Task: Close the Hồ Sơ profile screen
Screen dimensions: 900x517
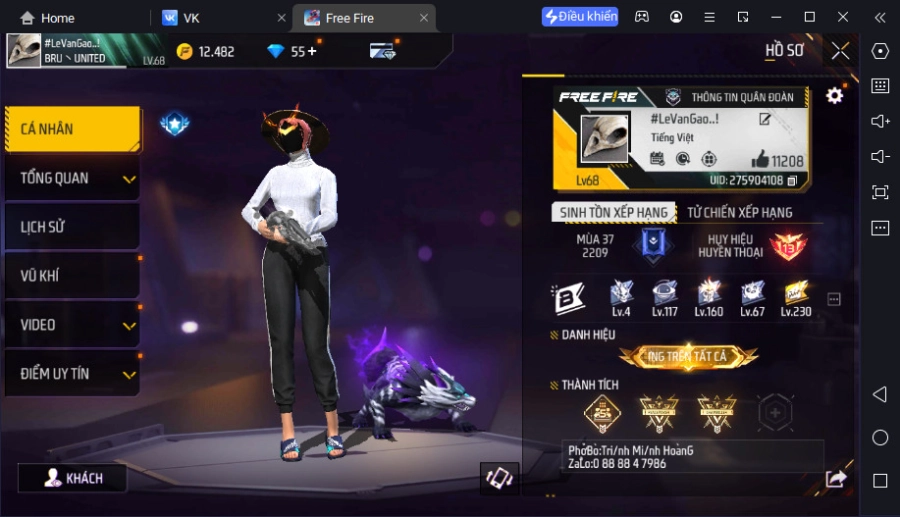Action: pos(840,50)
